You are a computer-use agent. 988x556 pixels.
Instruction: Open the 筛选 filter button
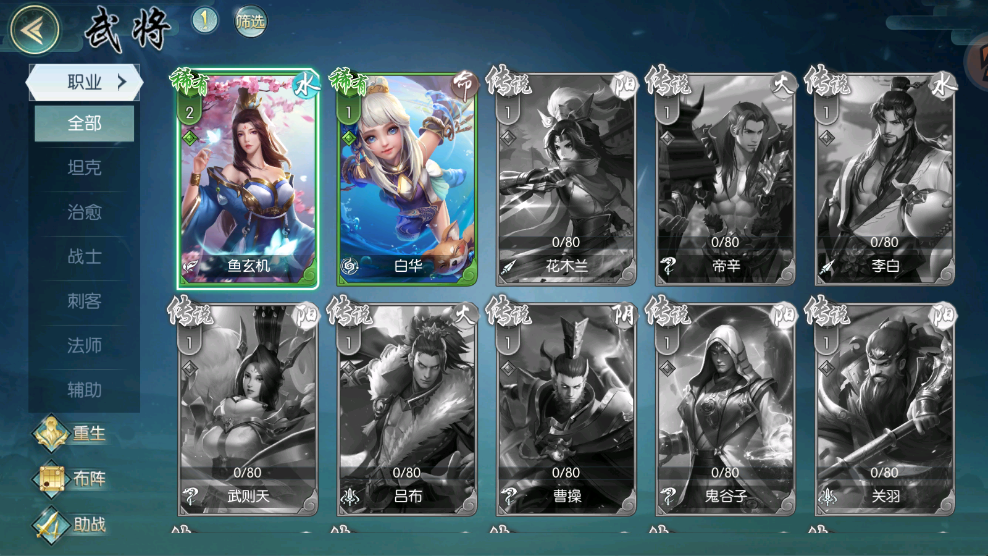(250, 21)
